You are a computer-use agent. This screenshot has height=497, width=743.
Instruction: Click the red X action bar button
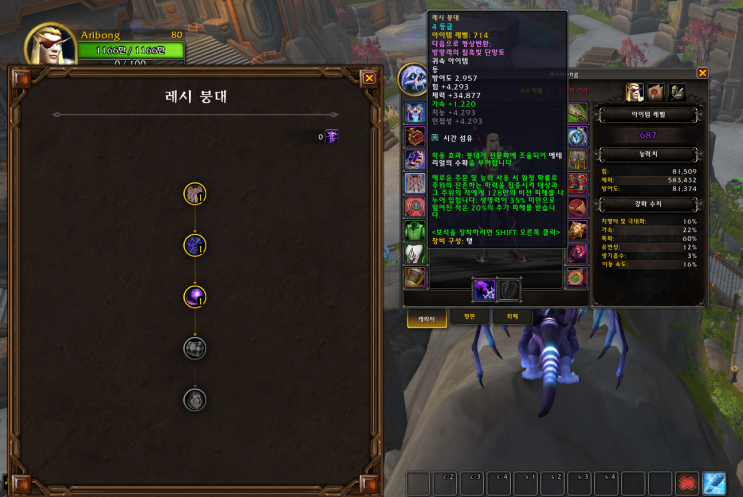(x=687, y=484)
